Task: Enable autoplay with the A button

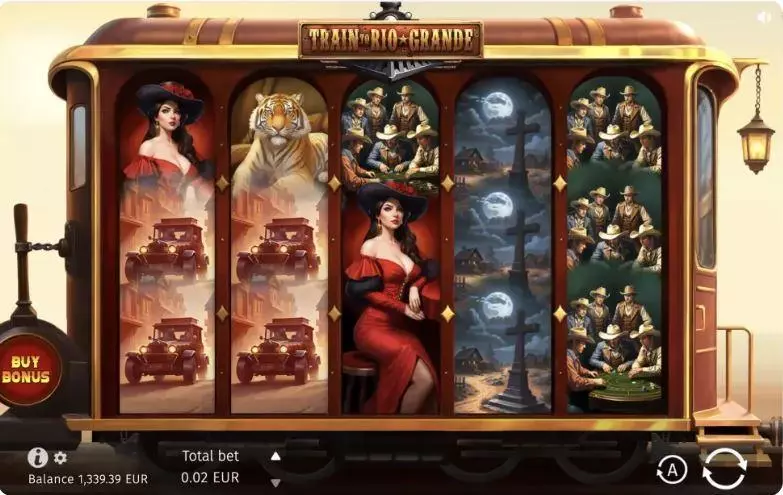Action: point(672,469)
